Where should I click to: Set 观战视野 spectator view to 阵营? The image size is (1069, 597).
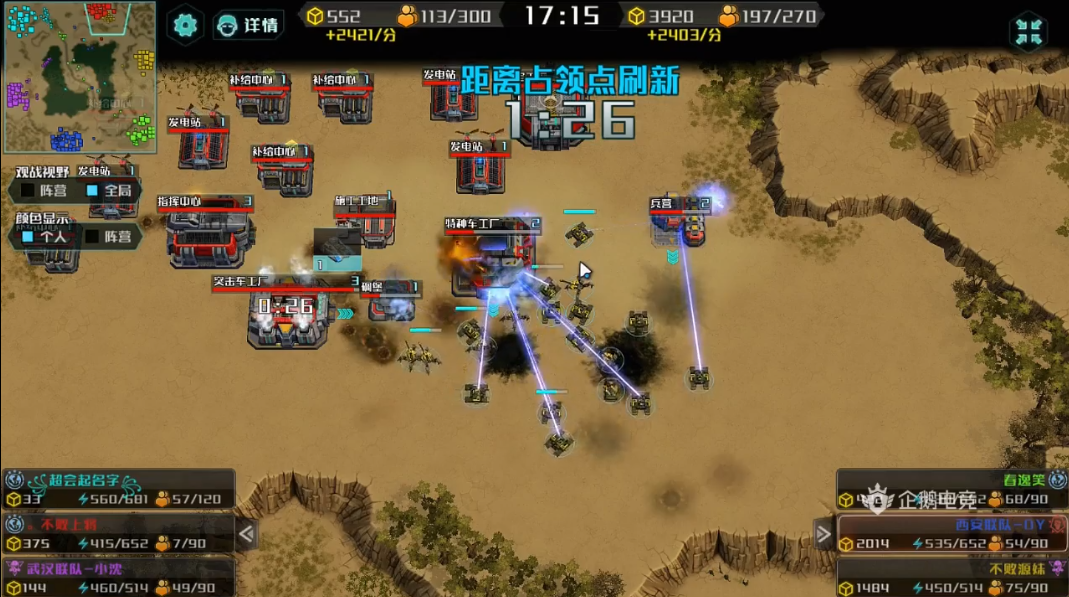(42, 190)
